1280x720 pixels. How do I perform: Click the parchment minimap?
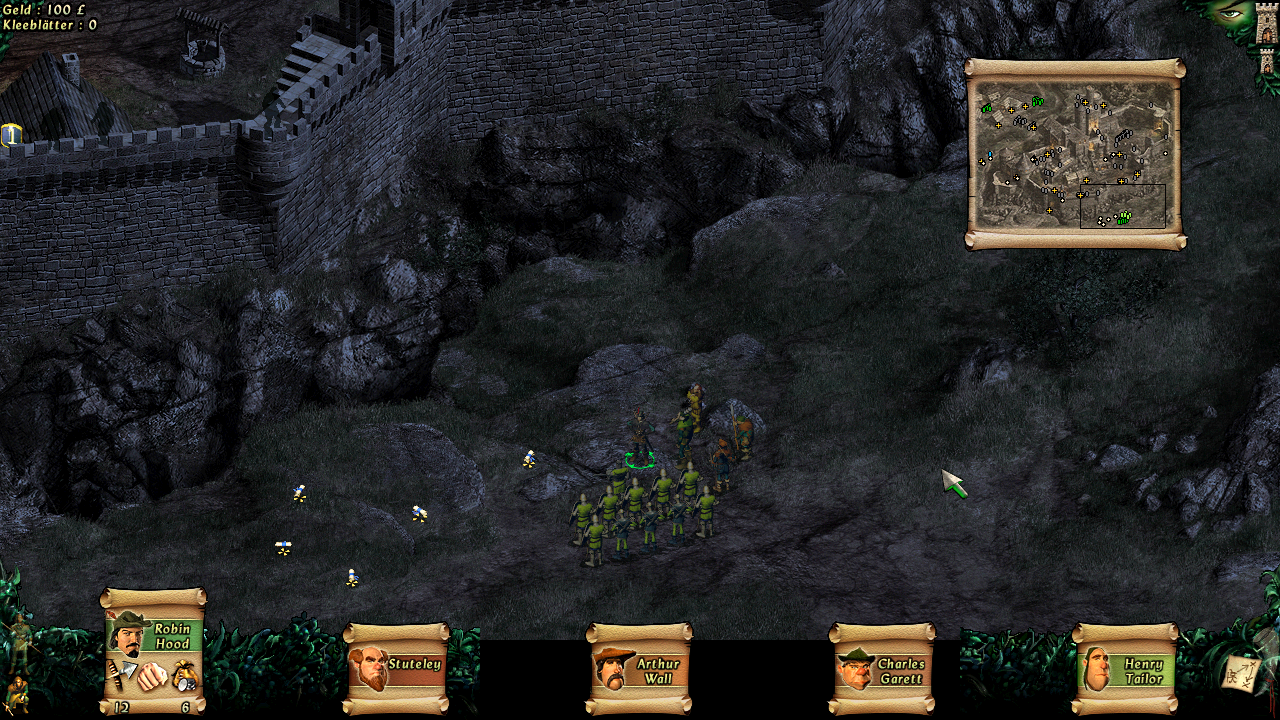pyautogui.click(x=1075, y=154)
